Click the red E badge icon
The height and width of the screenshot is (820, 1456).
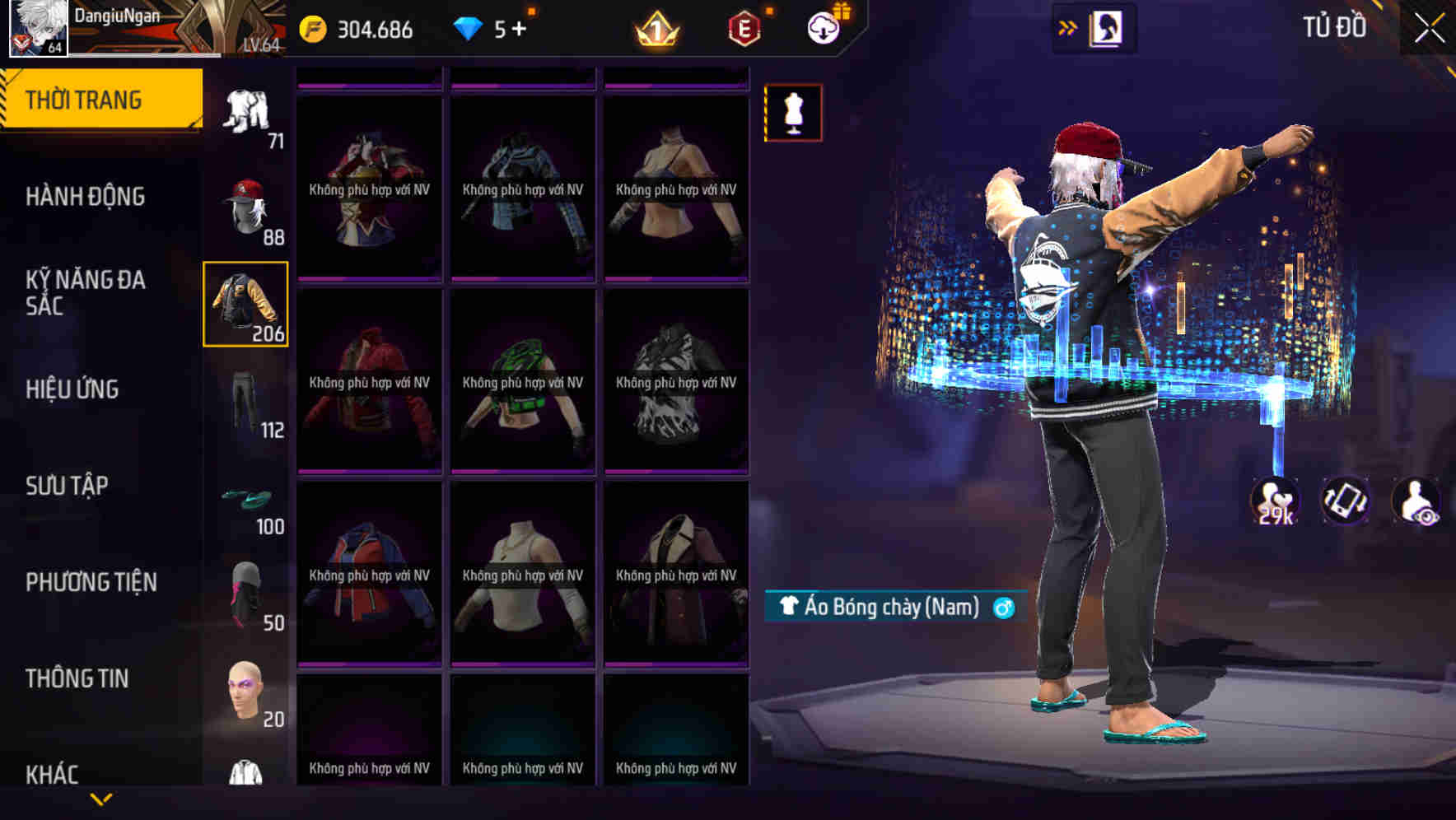742,27
